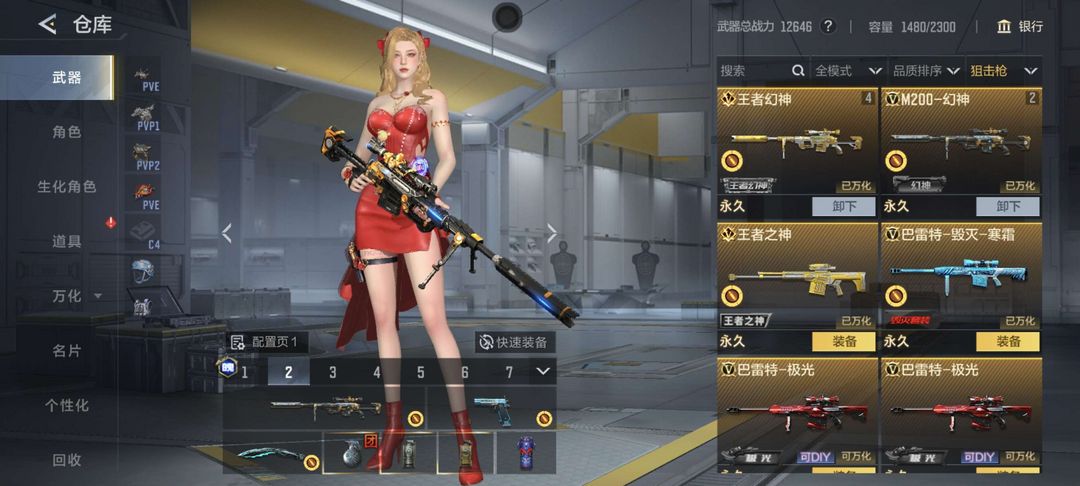Image resolution: width=1080 pixels, height=486 pixels.
Task: Open the 品质排序 sort dropdown
Action: [x=925, y=71]
